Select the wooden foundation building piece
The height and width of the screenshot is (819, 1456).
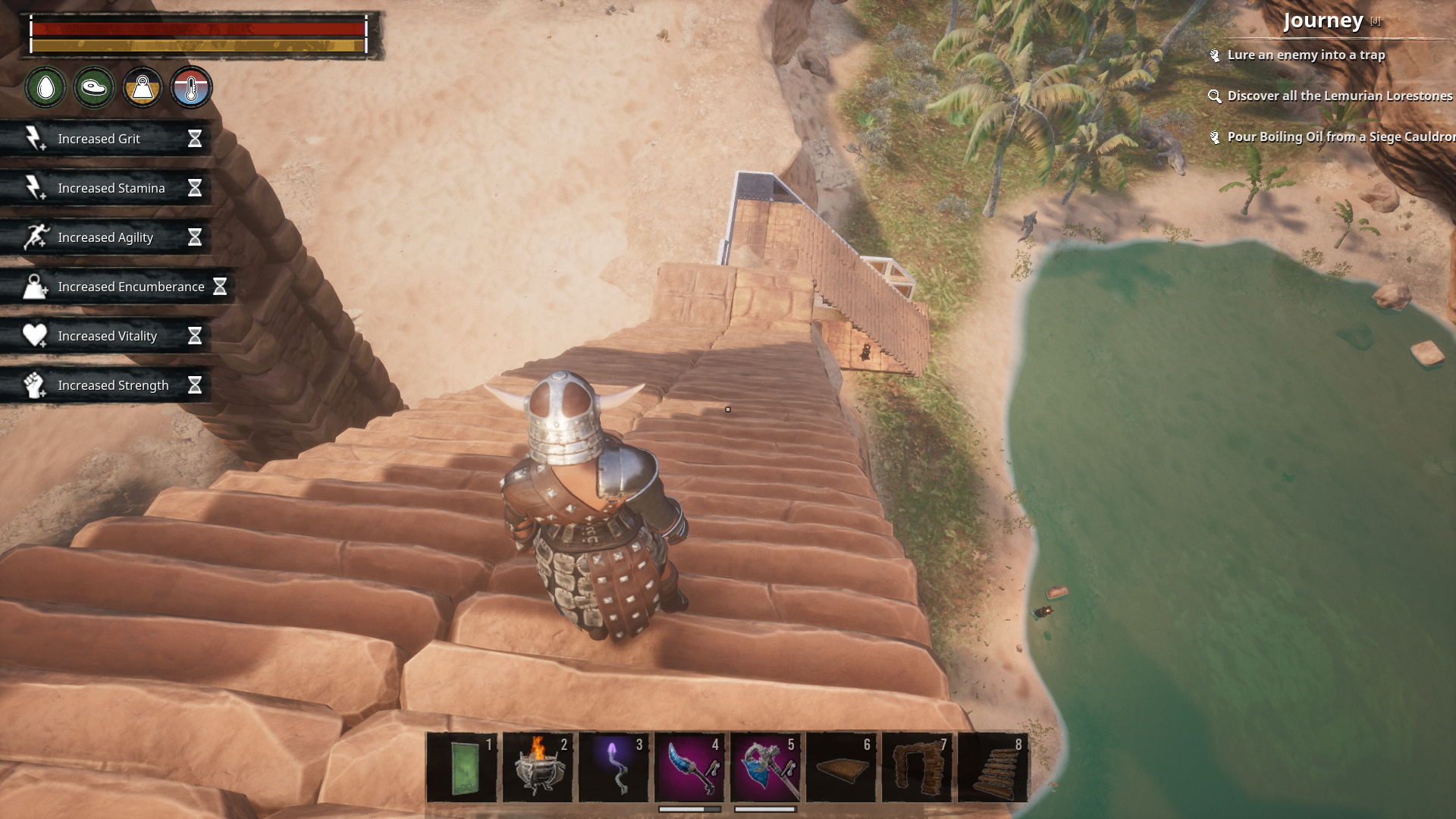pos(841,767)
